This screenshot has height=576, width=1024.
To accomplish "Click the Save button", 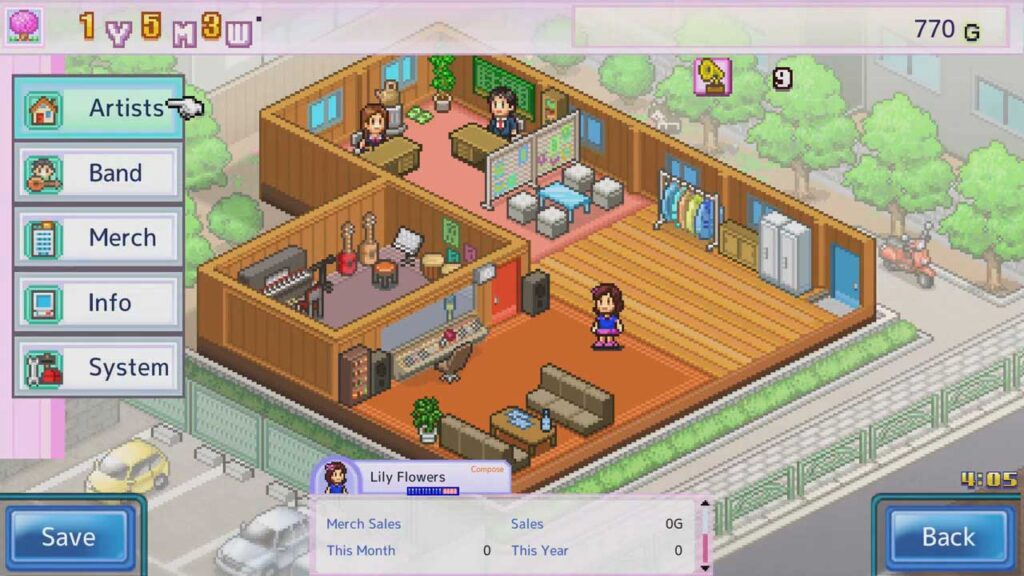I will (69, 537).
